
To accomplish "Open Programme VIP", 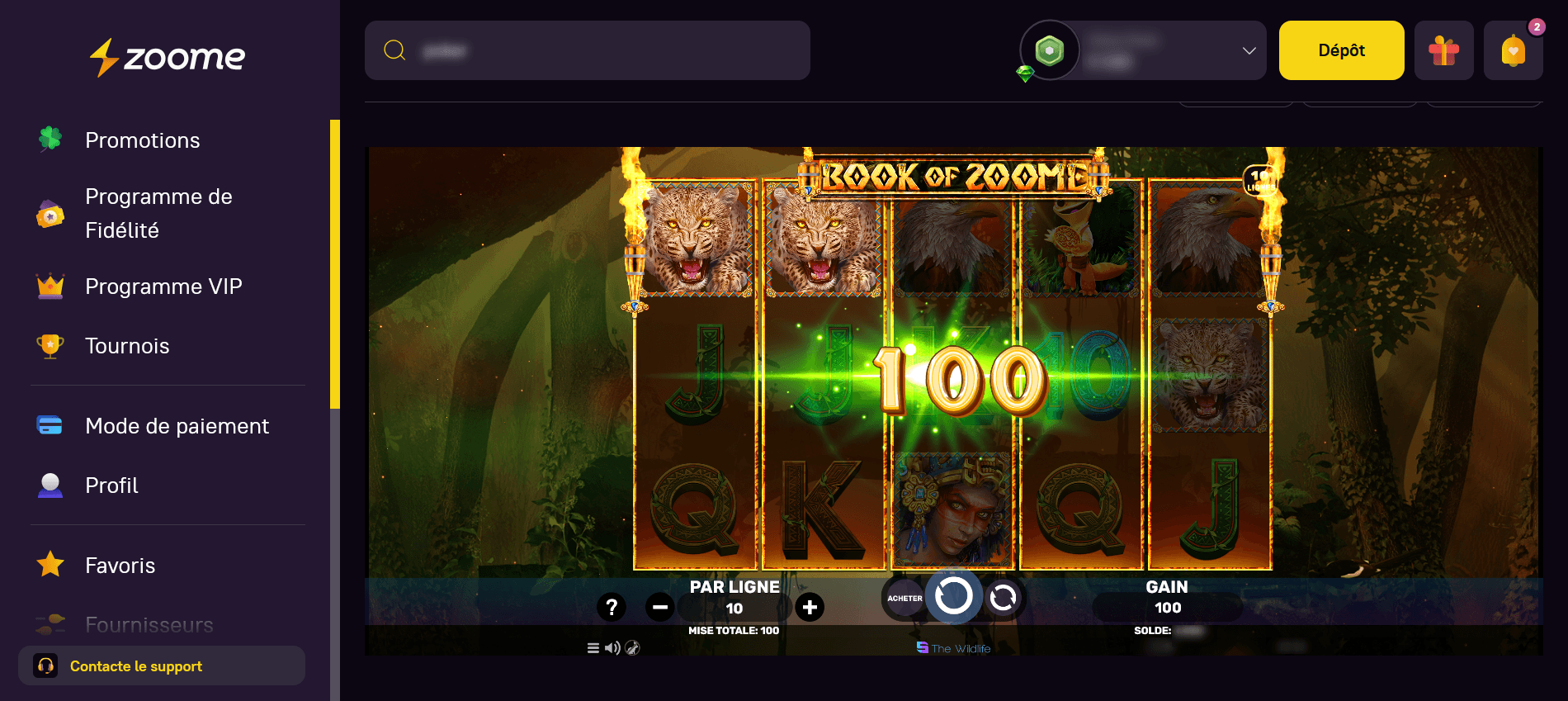I will click(163, 287).
